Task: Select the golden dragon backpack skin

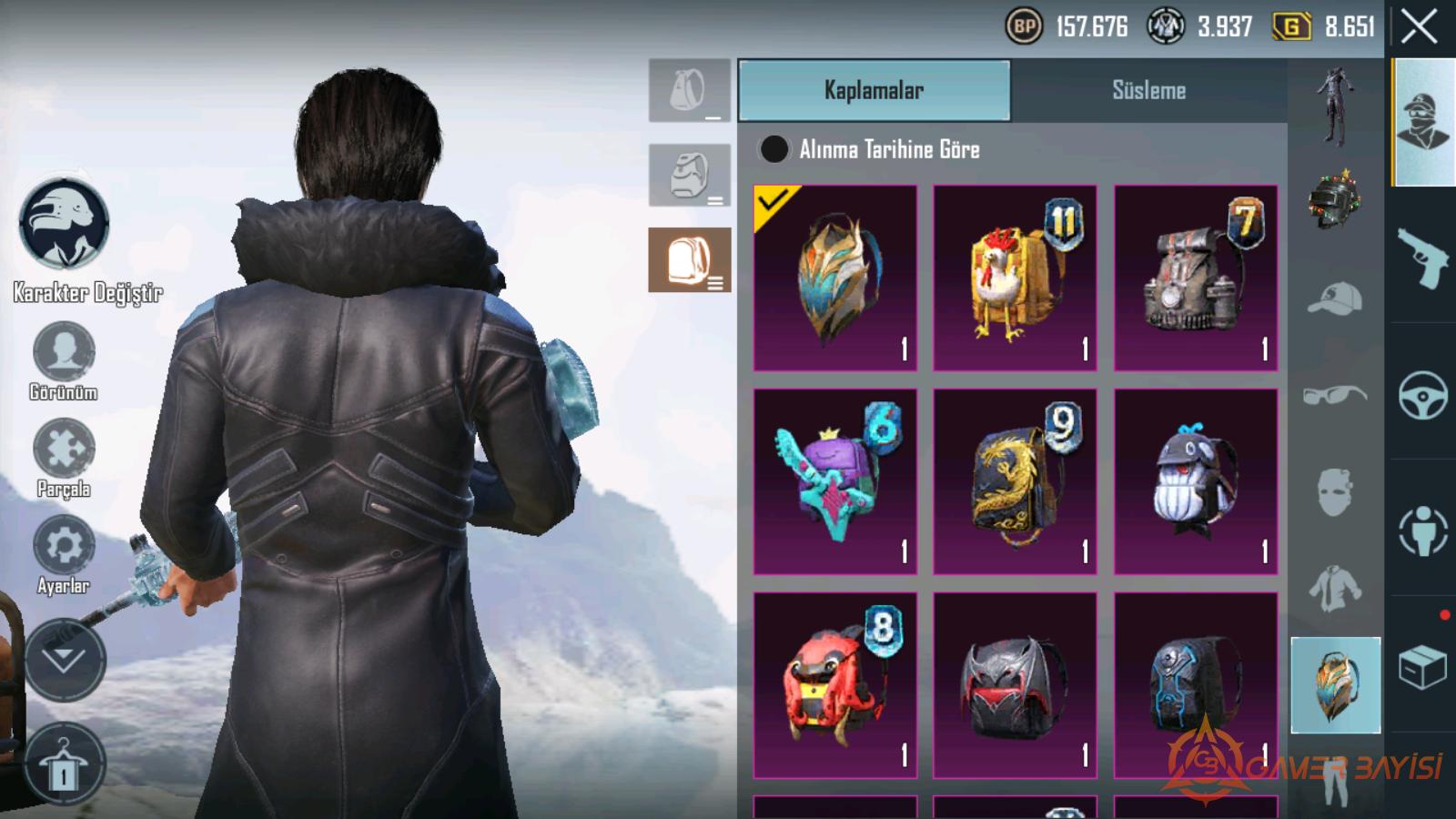Action: pyautogui.click(x=1015, y=481)
